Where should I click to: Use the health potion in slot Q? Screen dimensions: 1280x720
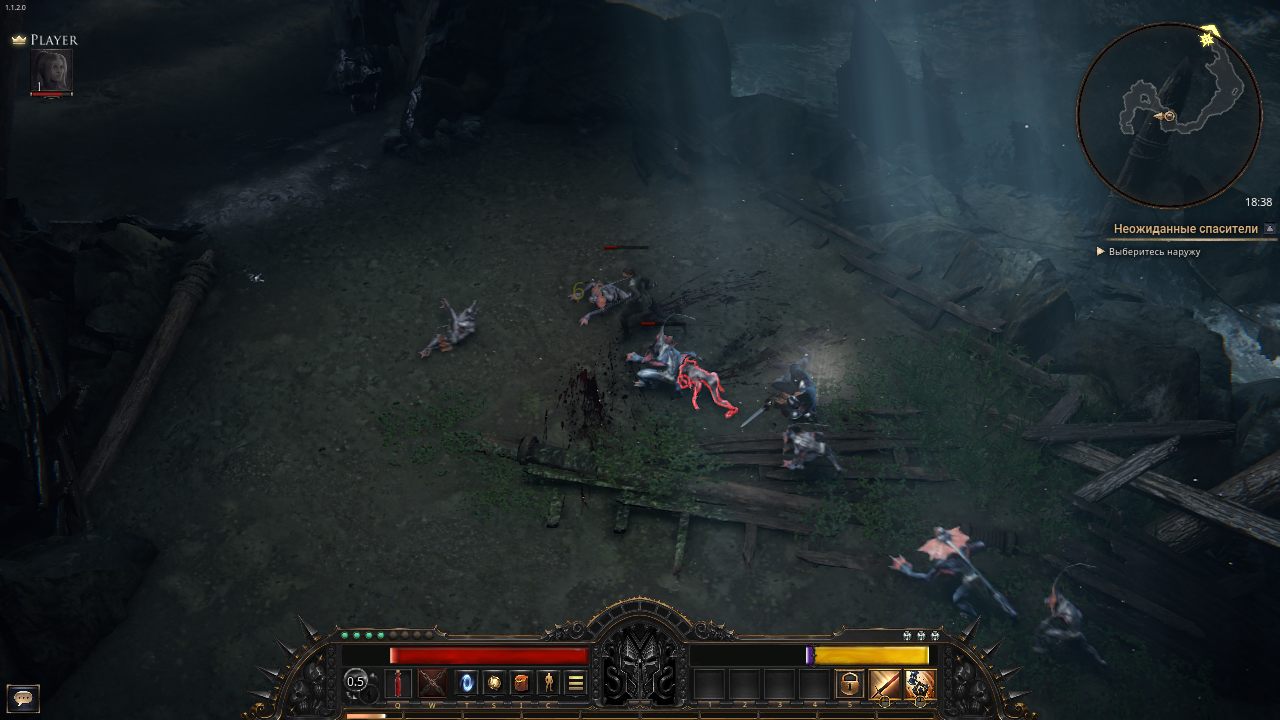pyautogui.click(x=398, y=683)
